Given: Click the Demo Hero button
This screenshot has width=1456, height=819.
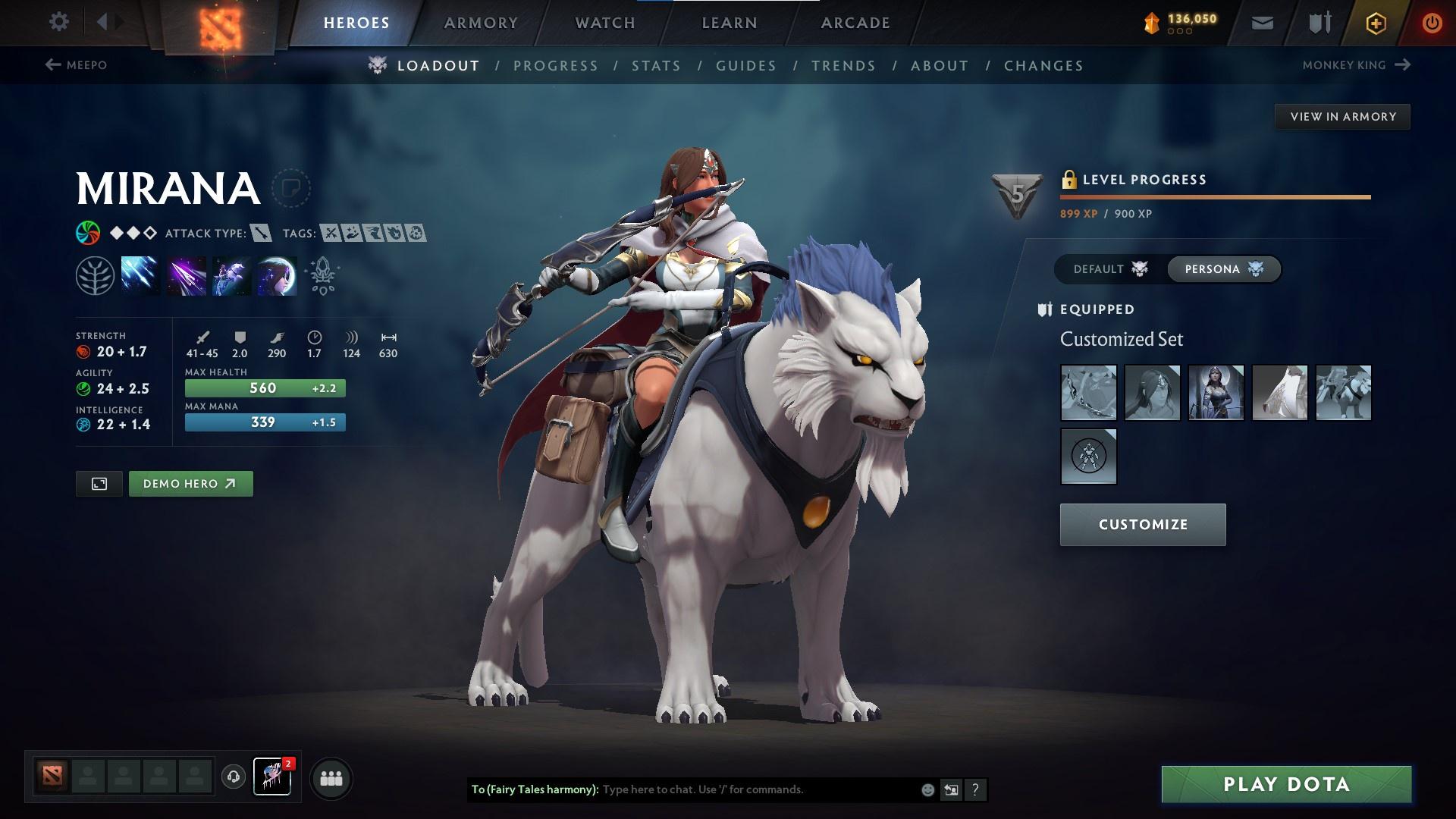Looking at the screenshot, I should click(190, 483).
